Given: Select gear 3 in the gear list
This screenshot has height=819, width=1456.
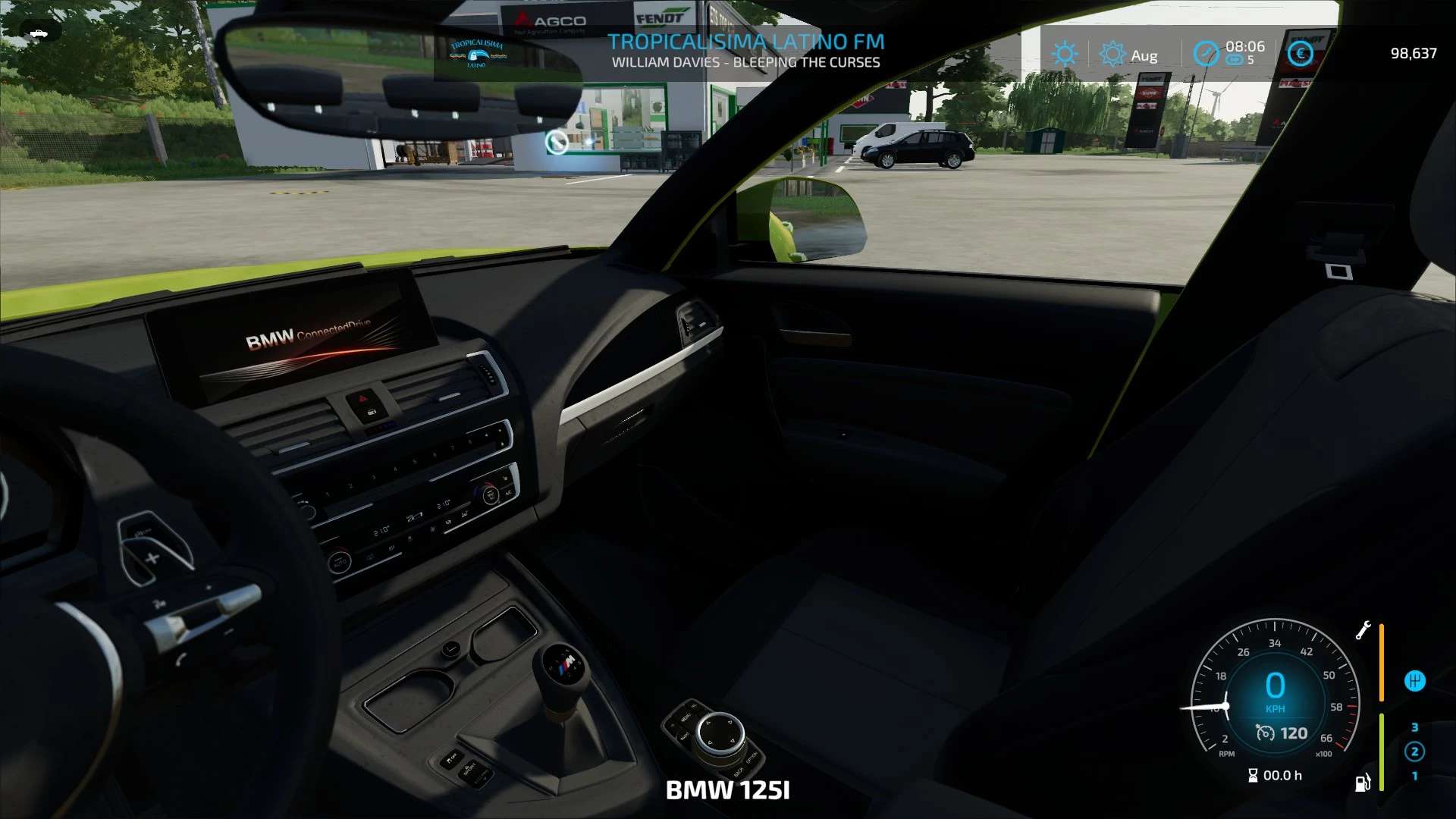Looking at the screenshot, I should click(1414, 727).
